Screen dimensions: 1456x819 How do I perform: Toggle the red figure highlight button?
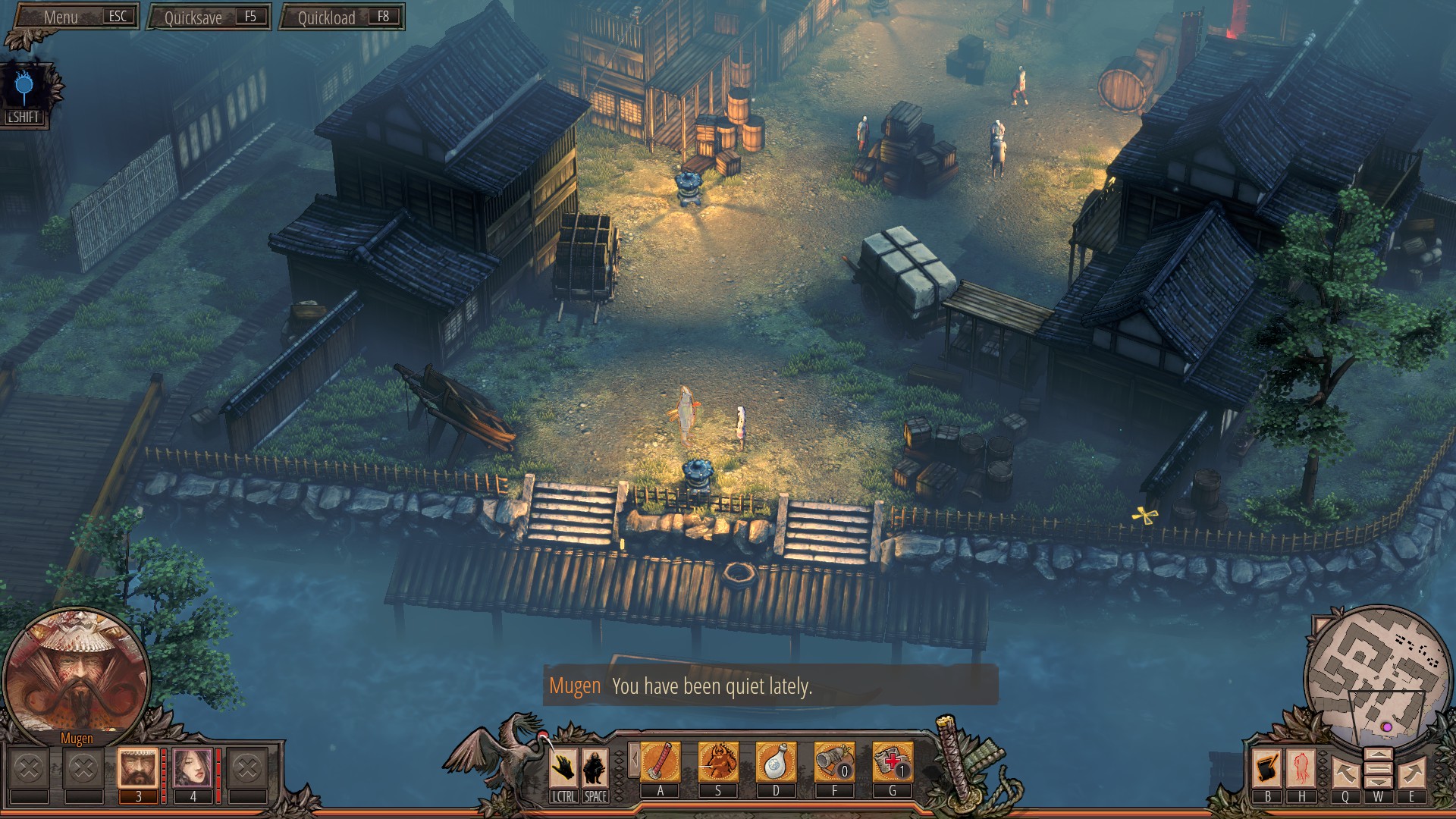tap(1301, 767)
